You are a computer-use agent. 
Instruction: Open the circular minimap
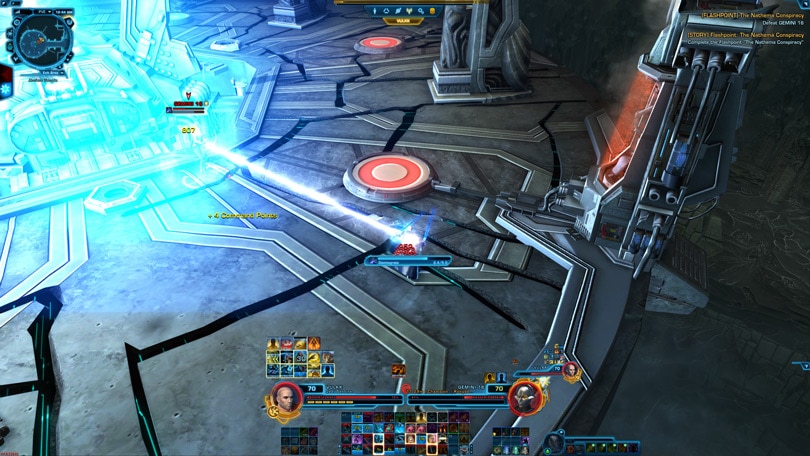pos(39,40)
